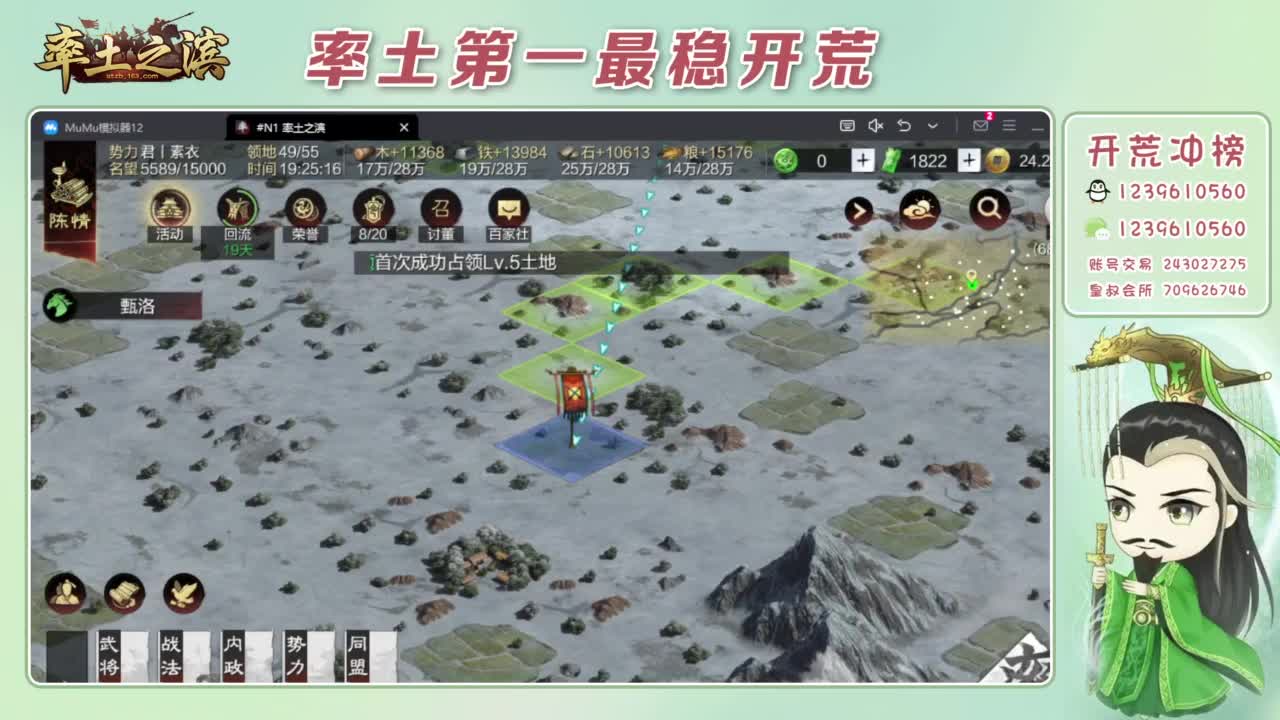Open the emulator hamburger menu
Viewport: 1280px width, 720px height.
tap(1007, 124)
